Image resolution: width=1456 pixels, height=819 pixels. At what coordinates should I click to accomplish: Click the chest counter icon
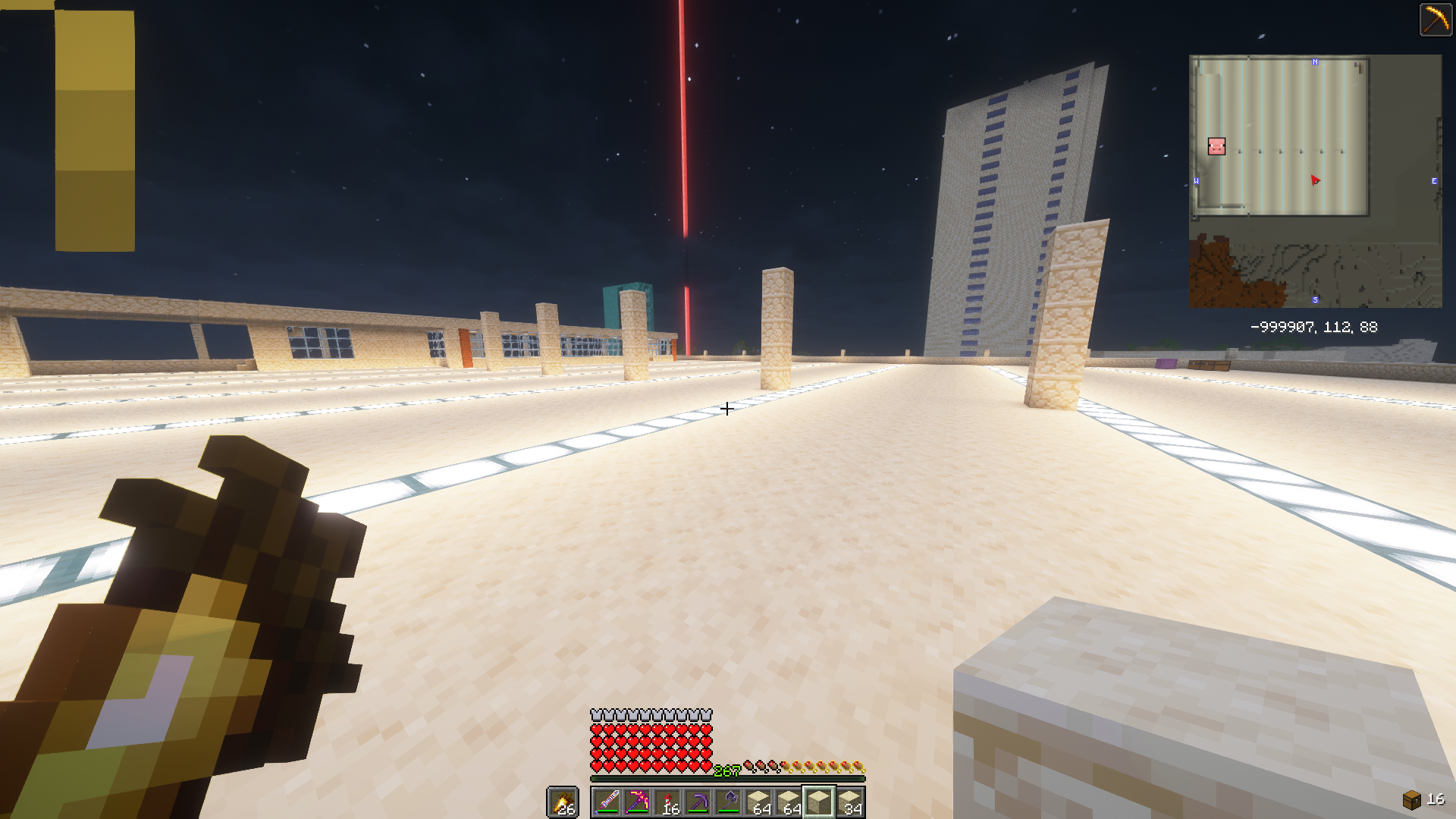[1411, 799]
